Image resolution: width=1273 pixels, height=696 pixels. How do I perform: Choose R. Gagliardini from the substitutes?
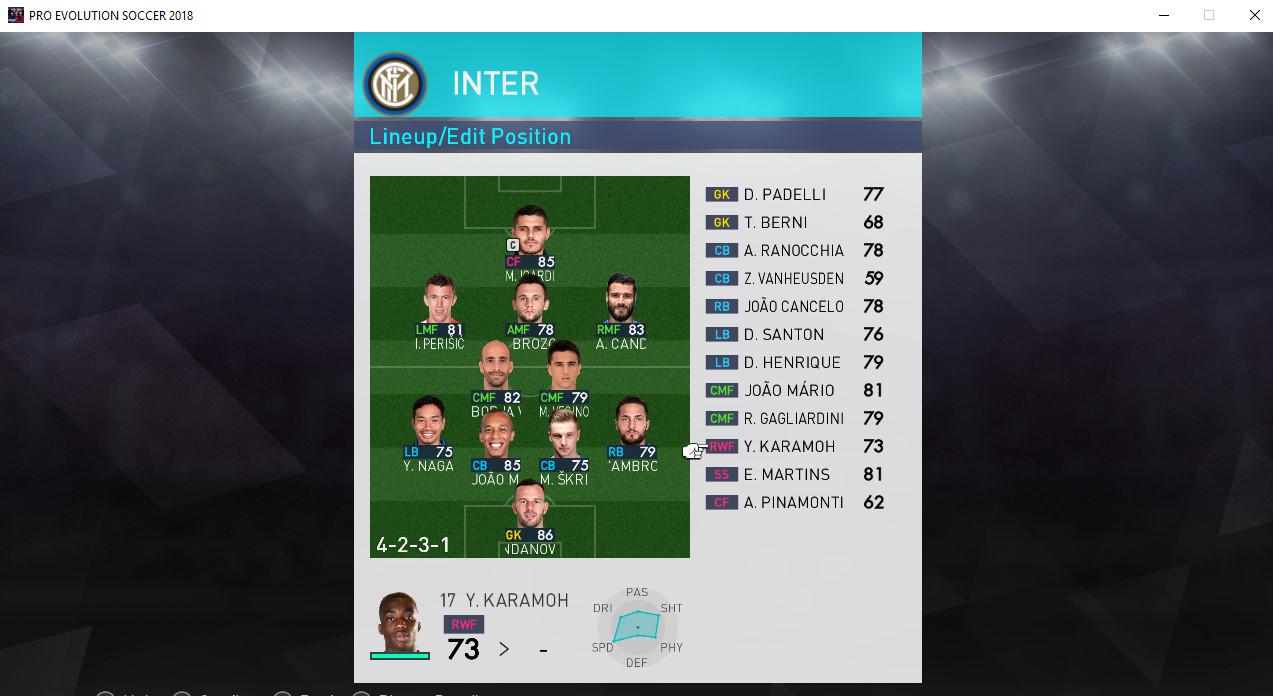click(794, 419)
